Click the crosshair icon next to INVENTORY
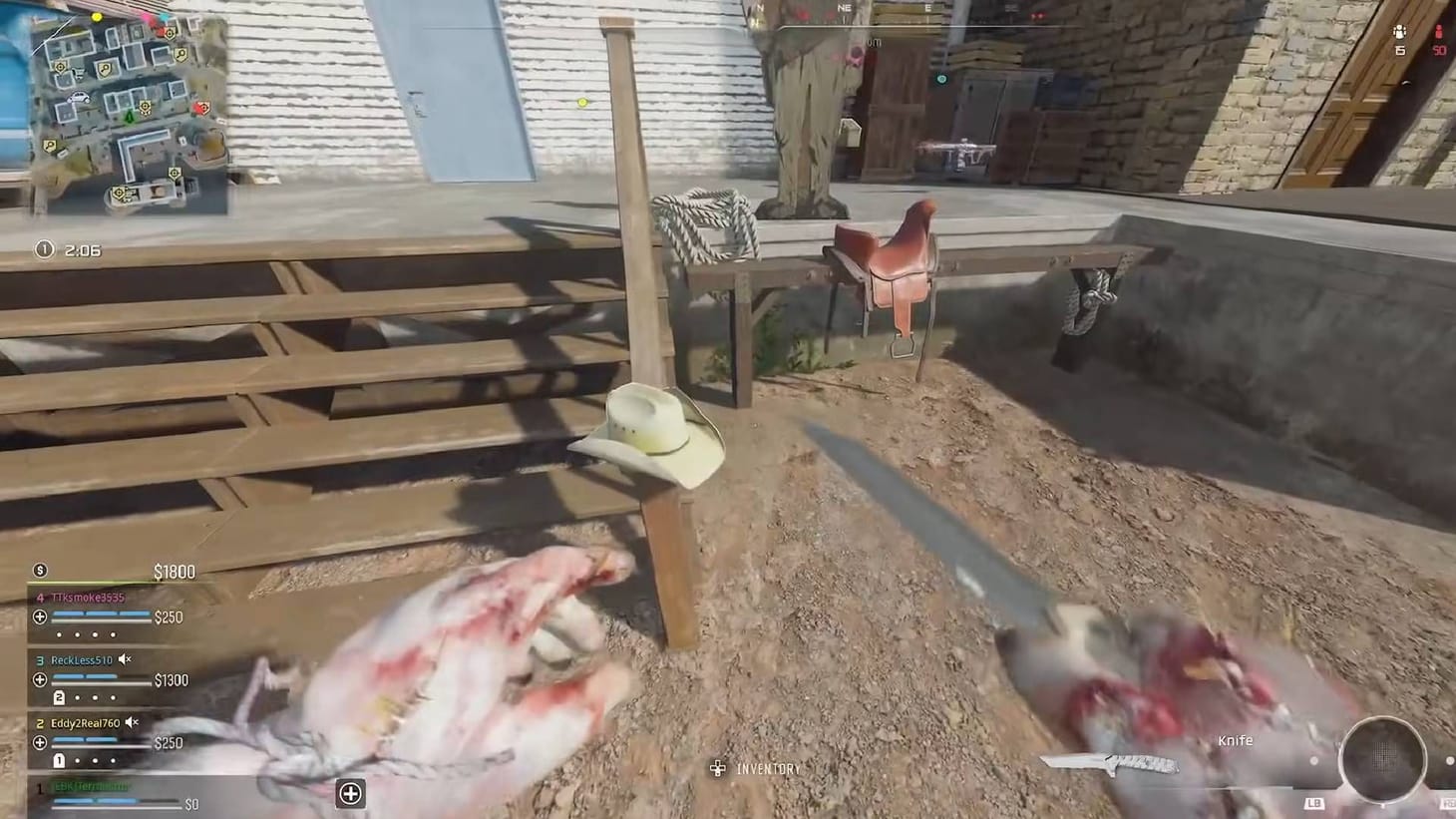The width and height of the screenshot is (1456, 819). (x=716, y=768)
